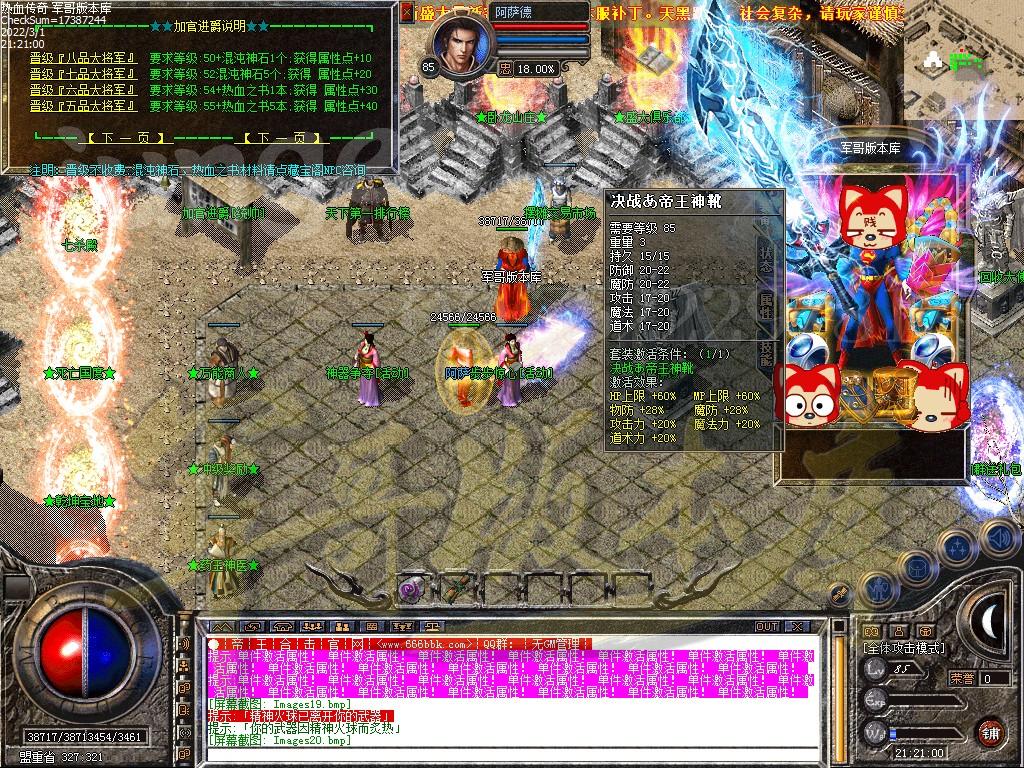Screen dimensions: 1024x768
Task: Switch to the 属性 tab
Action: (765, 305)
